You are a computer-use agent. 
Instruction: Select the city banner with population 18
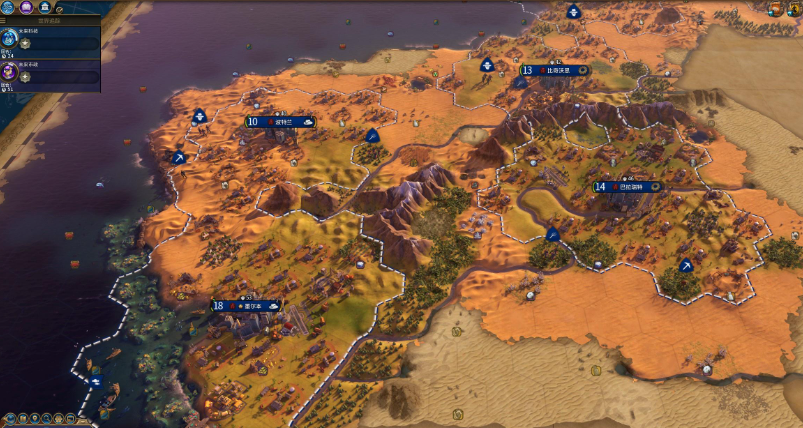pyautogui.click(x=247, y=306)
